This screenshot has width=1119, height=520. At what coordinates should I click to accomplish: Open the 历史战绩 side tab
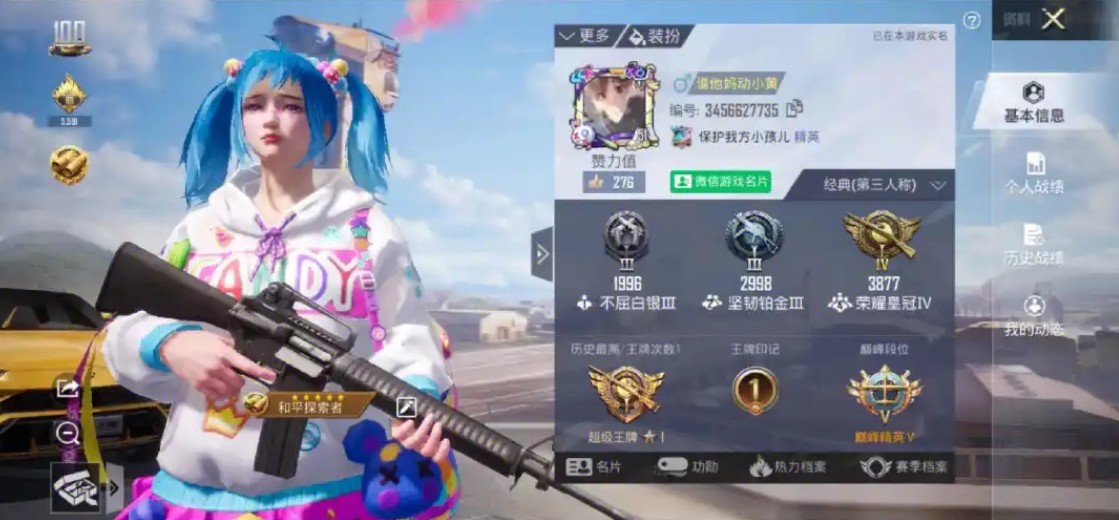pos(1033,245)
